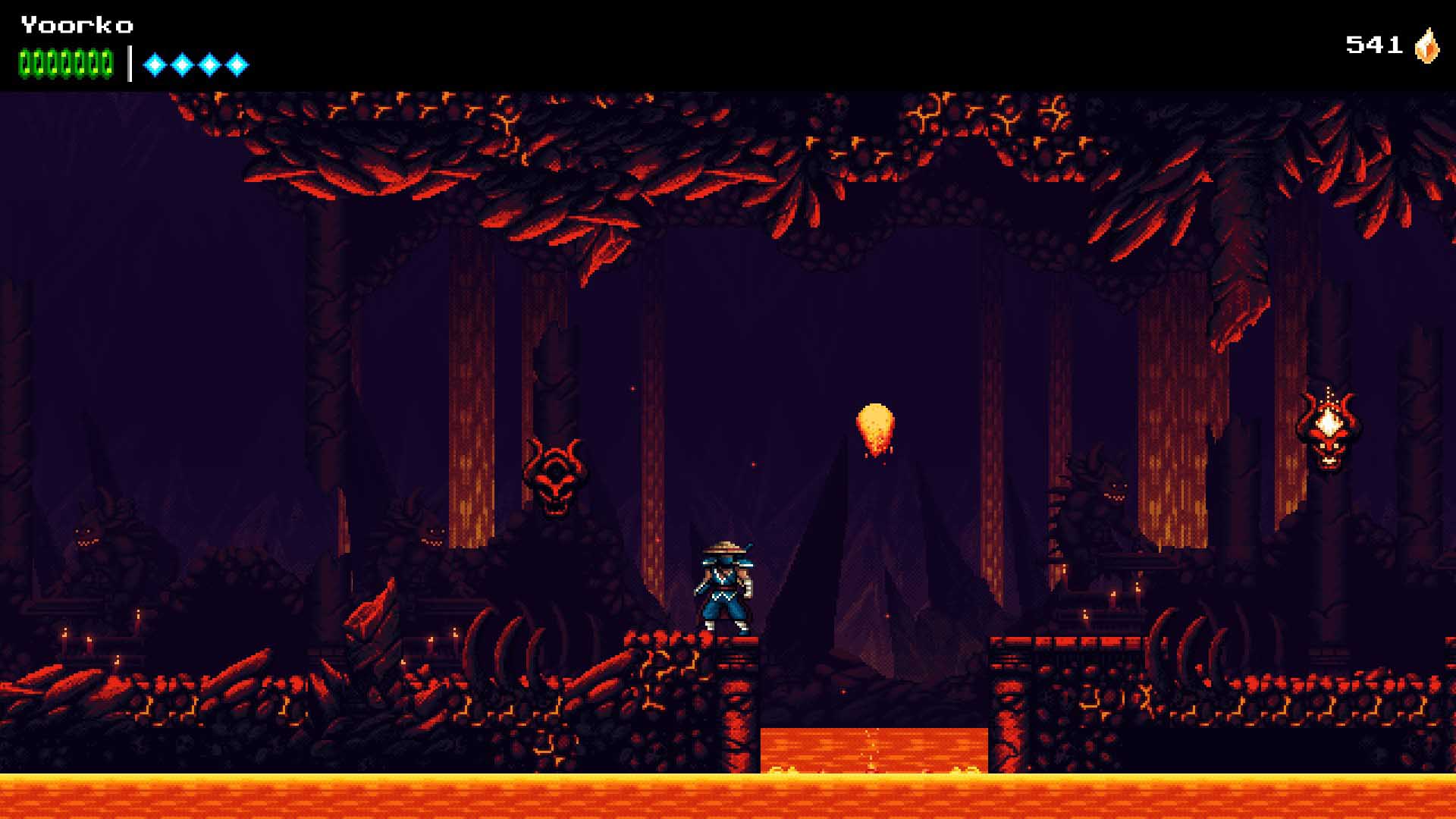Screen dimensions: 1456x819
Task: Click the Yoorko name label
Action: point(76,25)
